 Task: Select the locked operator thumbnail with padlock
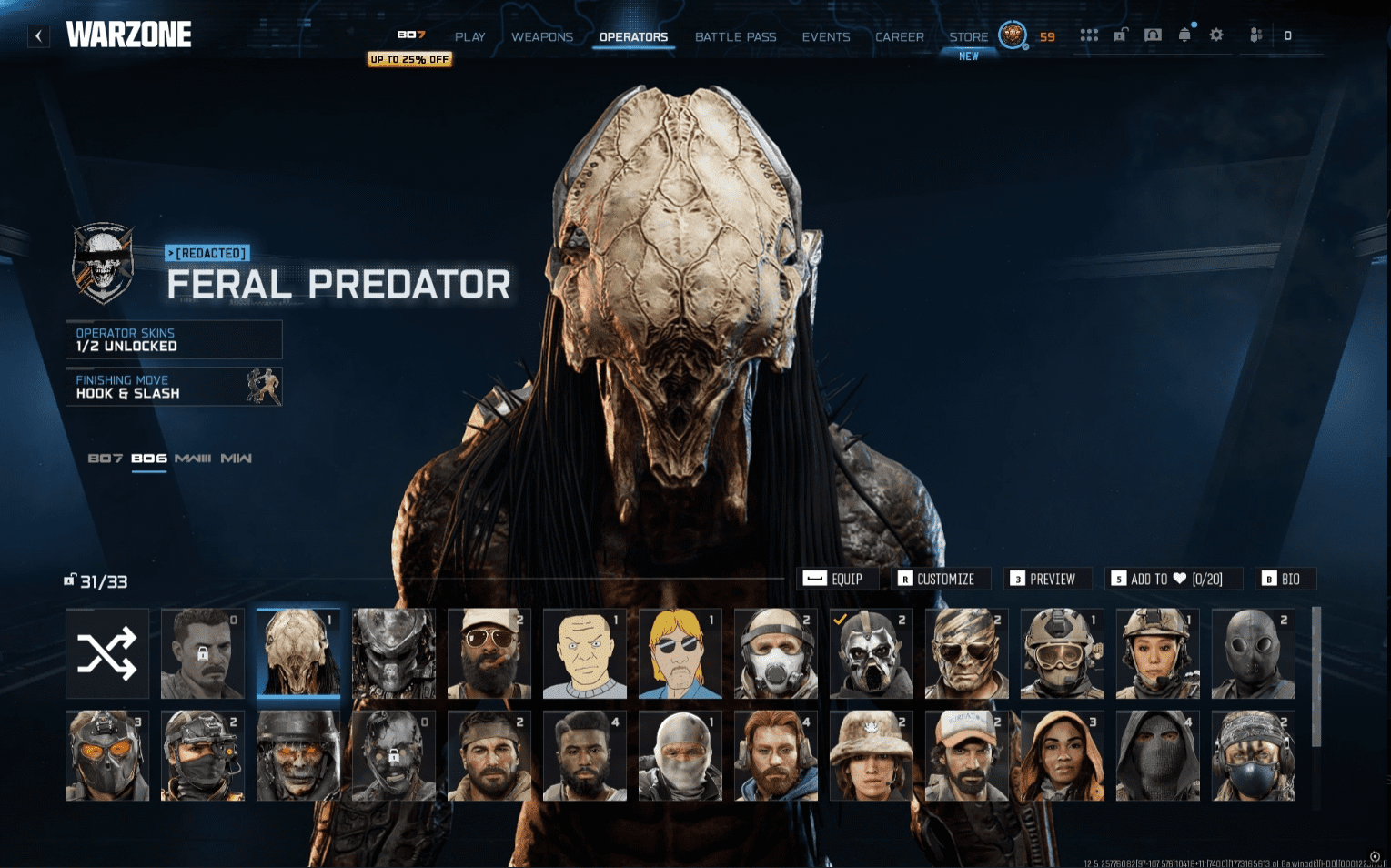[x=203, y=653]
